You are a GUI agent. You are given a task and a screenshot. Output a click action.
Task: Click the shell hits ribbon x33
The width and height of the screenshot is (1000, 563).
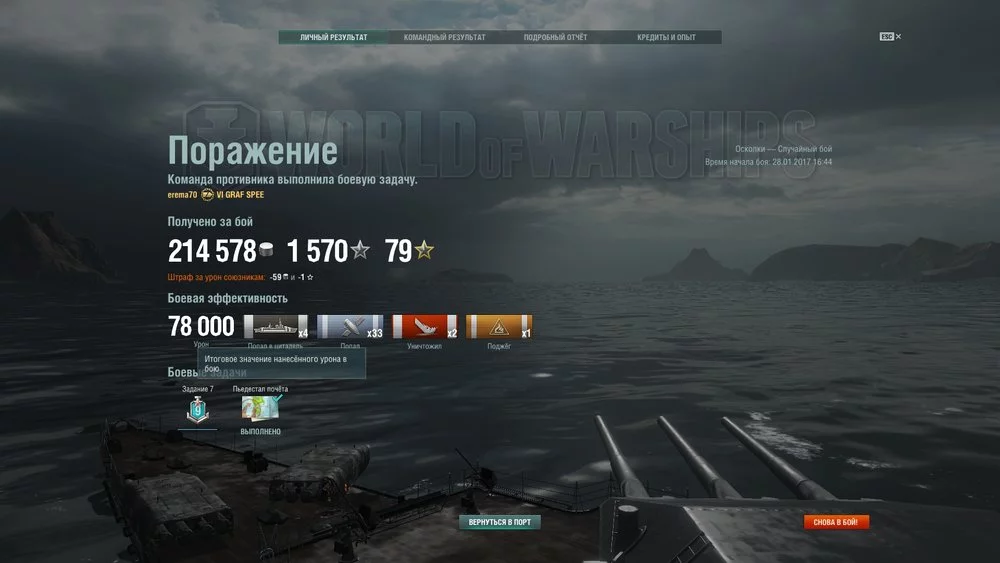pyautogui.click(x=350, y=327)
